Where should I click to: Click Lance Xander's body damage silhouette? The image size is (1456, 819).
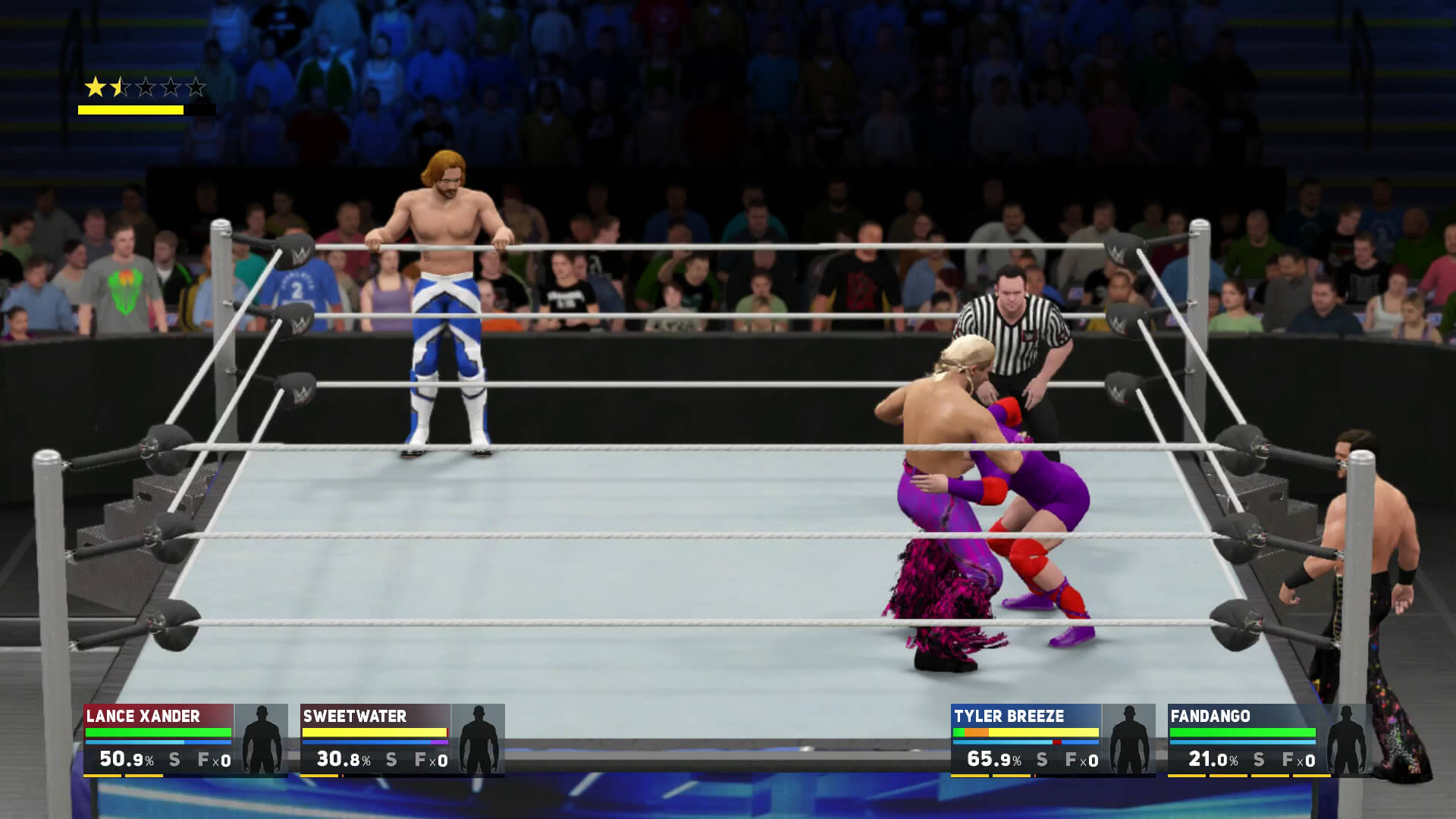pyautogui.click(x=261, y=739)
